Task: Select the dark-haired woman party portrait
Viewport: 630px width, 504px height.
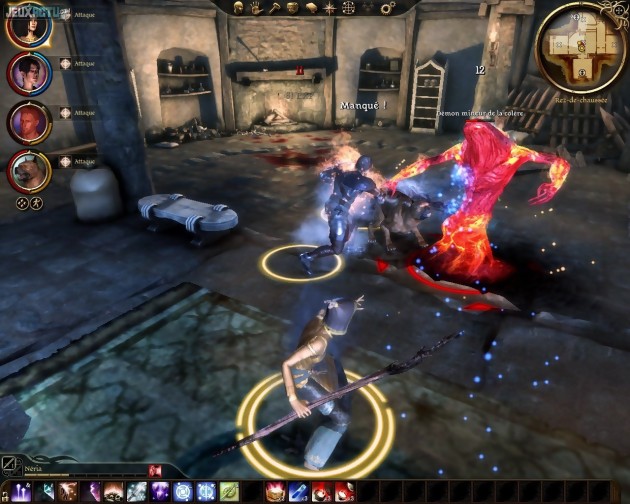Action: (27, 73)
